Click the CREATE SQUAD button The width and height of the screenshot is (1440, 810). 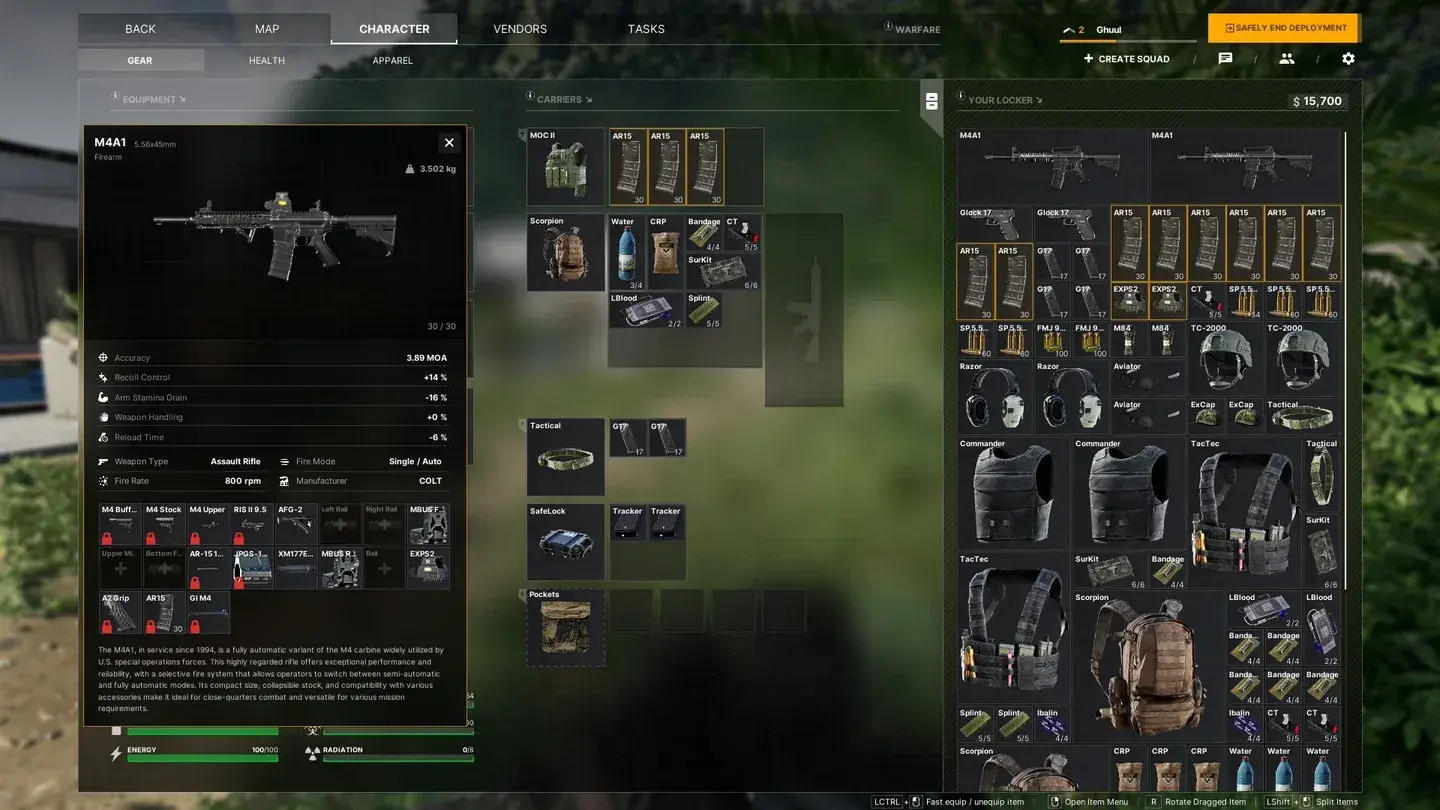[x=1126, y=58]
